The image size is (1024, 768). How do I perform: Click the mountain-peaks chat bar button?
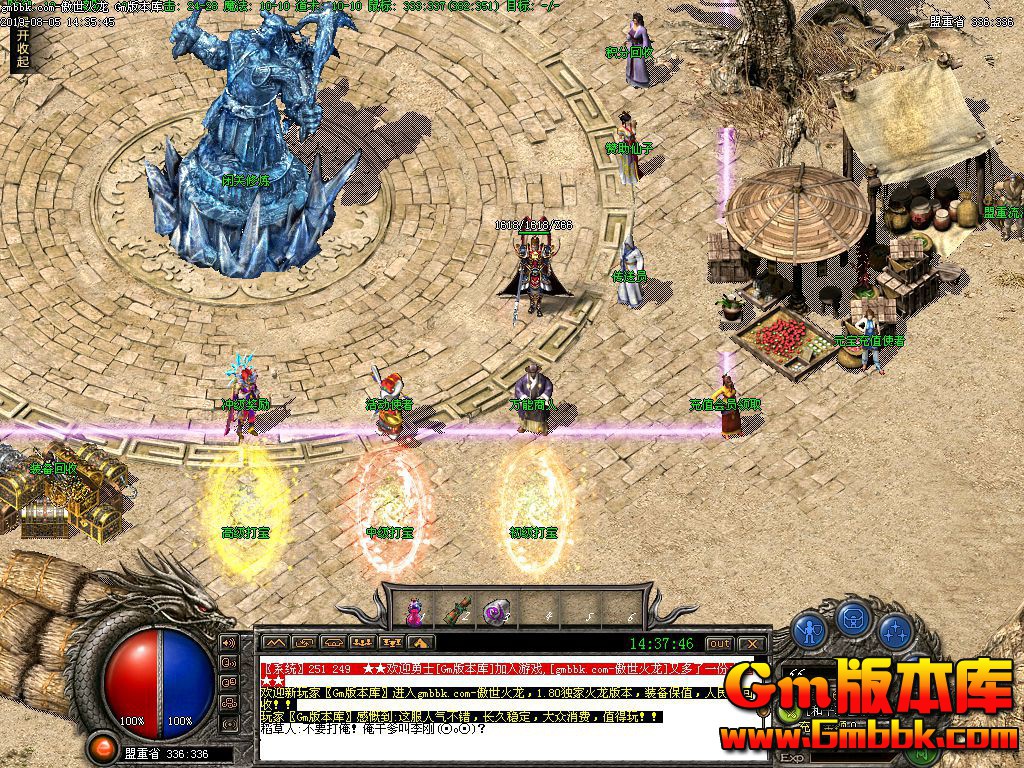[275, 643]
